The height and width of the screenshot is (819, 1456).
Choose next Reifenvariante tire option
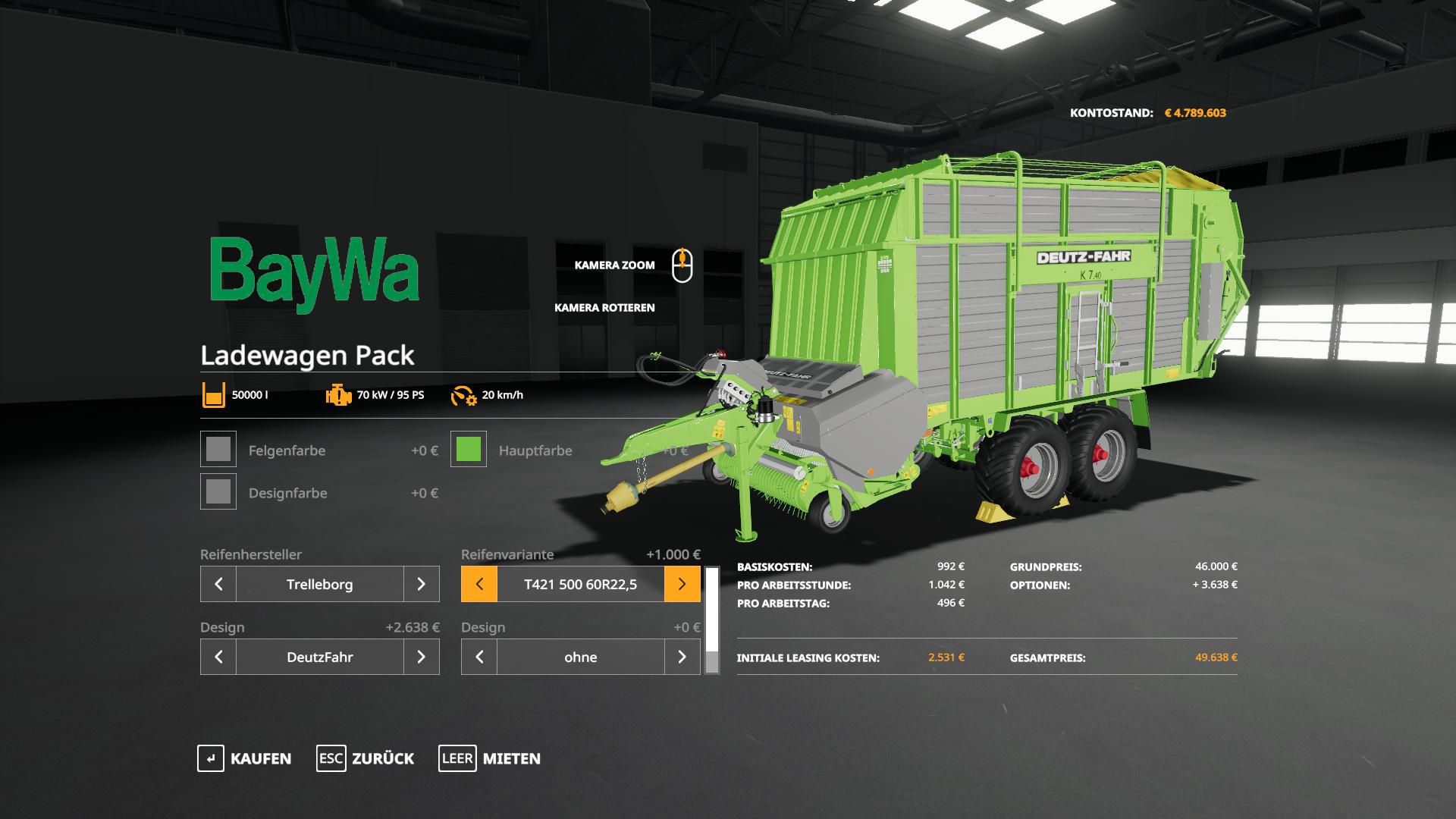(x=682, y=584)
